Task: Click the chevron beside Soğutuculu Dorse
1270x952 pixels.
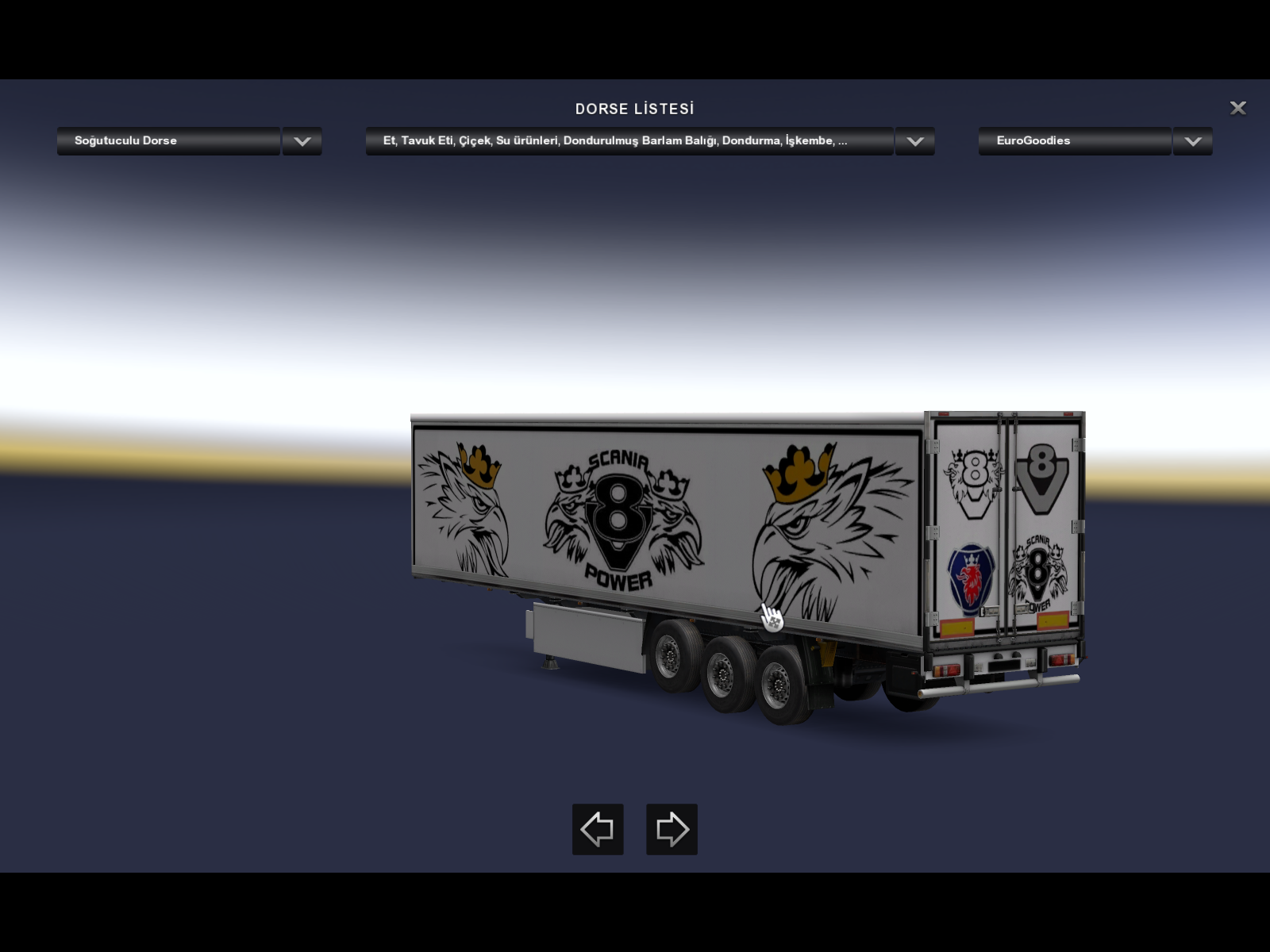Action: click(x=301, y=141)
